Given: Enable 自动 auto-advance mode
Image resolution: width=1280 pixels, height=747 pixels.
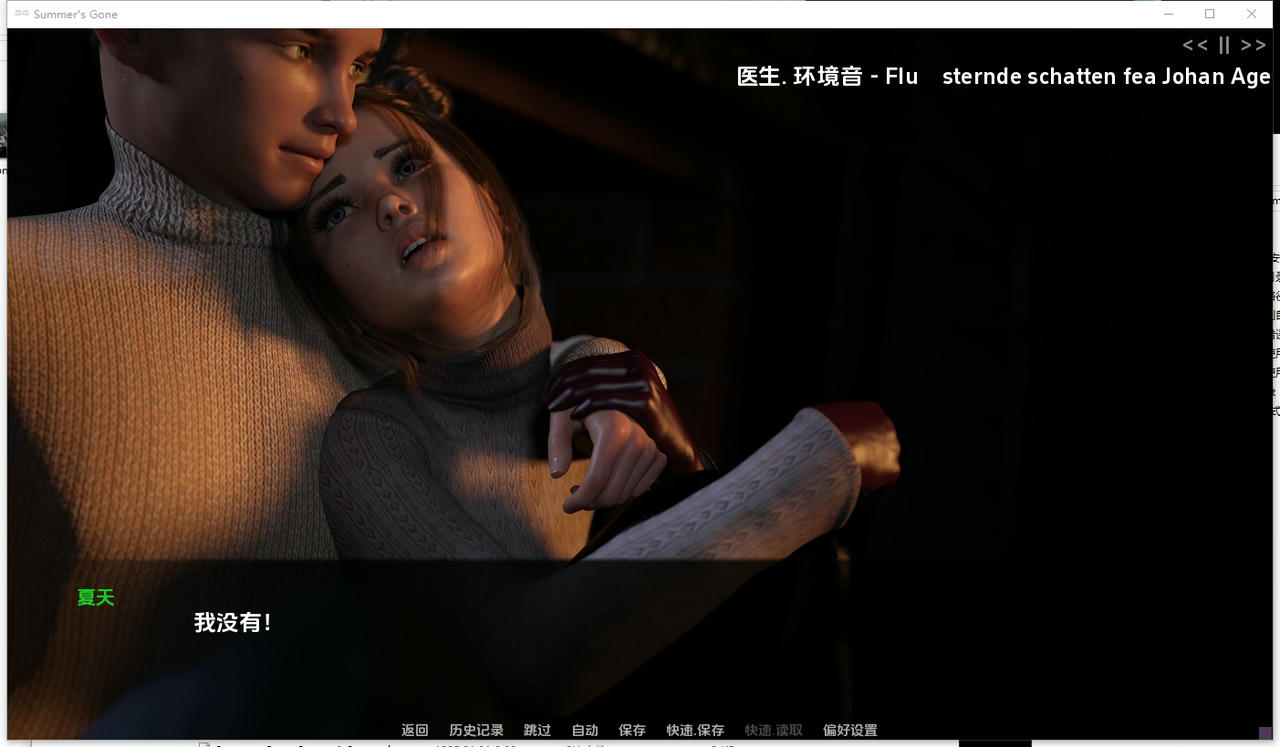Looking at the screenshot, I should [x=584, y=730].
